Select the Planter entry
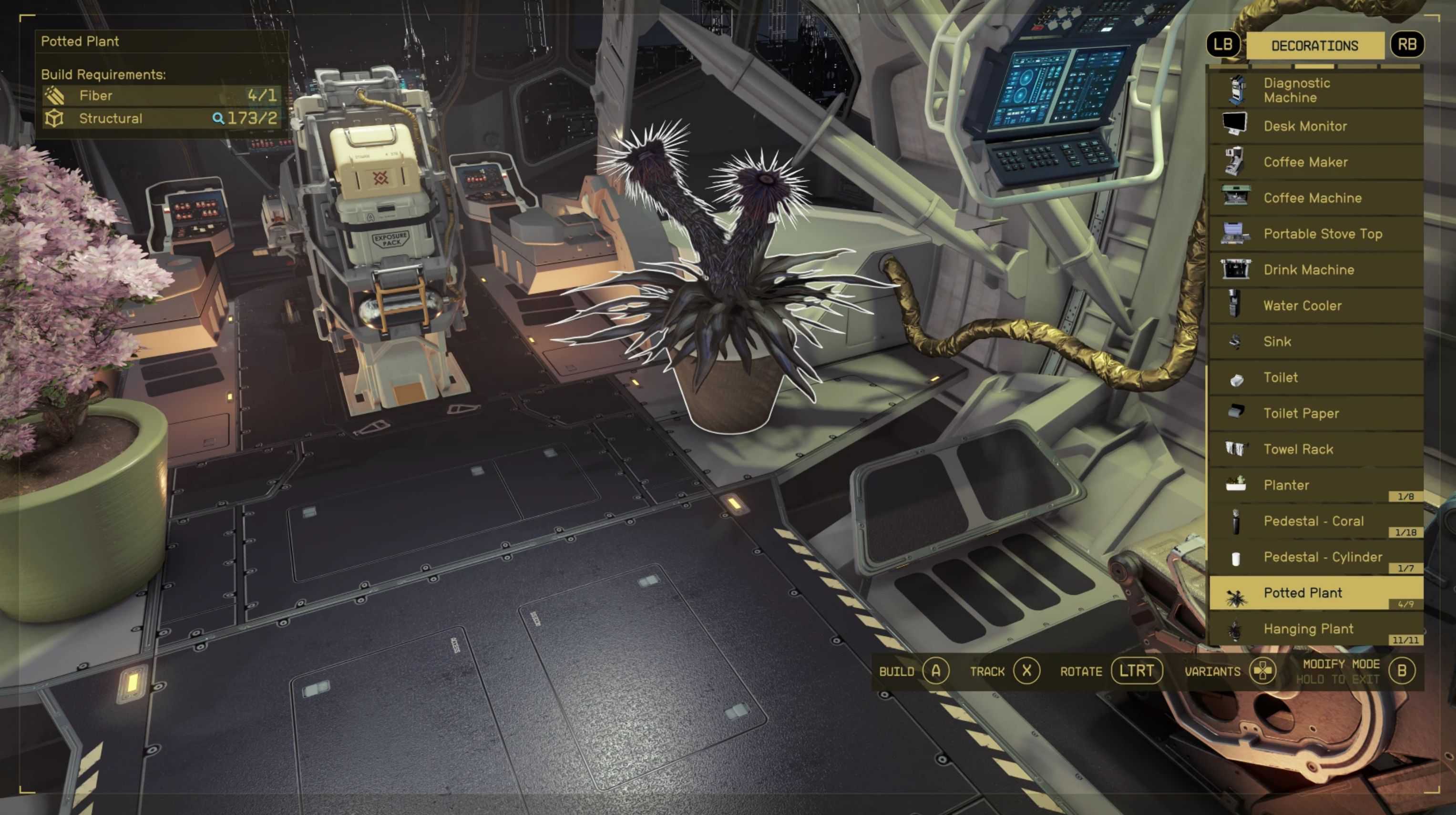 (1315, 485)
